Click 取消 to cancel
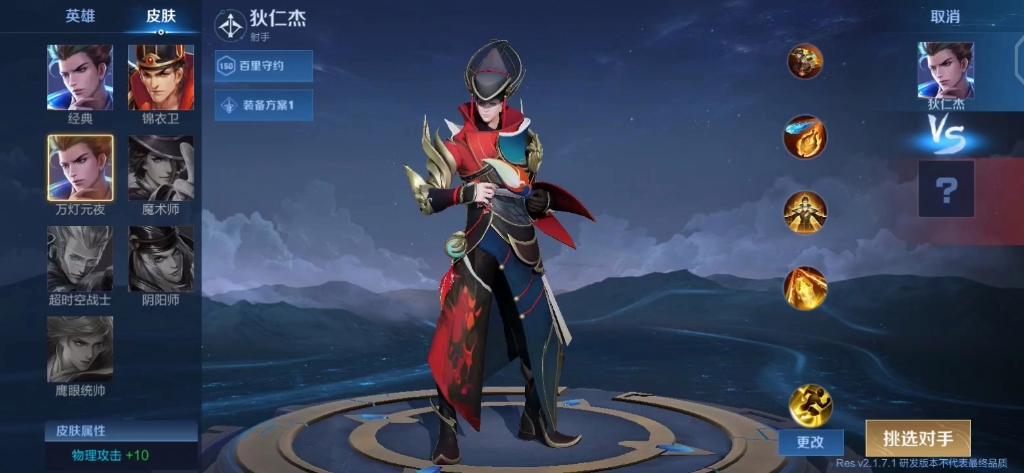The image size is (1024, 473). (945, 17)
